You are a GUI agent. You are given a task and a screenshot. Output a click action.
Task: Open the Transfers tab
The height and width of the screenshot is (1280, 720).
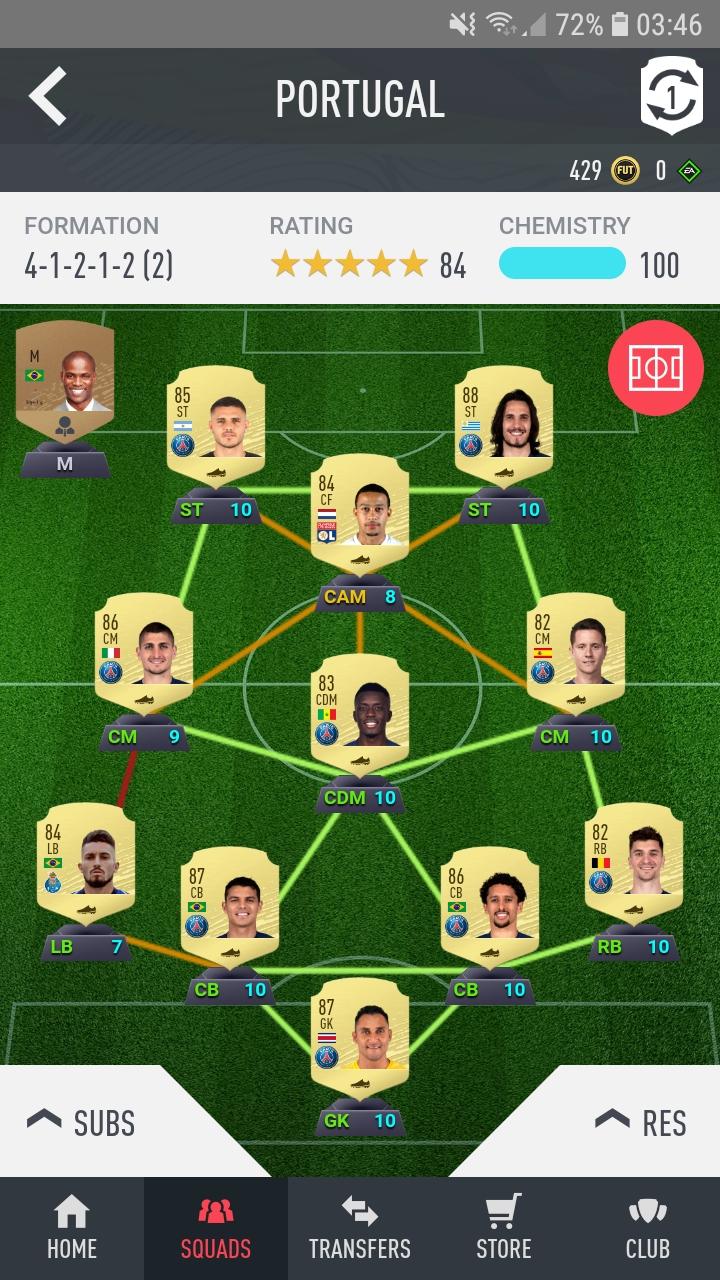(x=360, y=1229)
